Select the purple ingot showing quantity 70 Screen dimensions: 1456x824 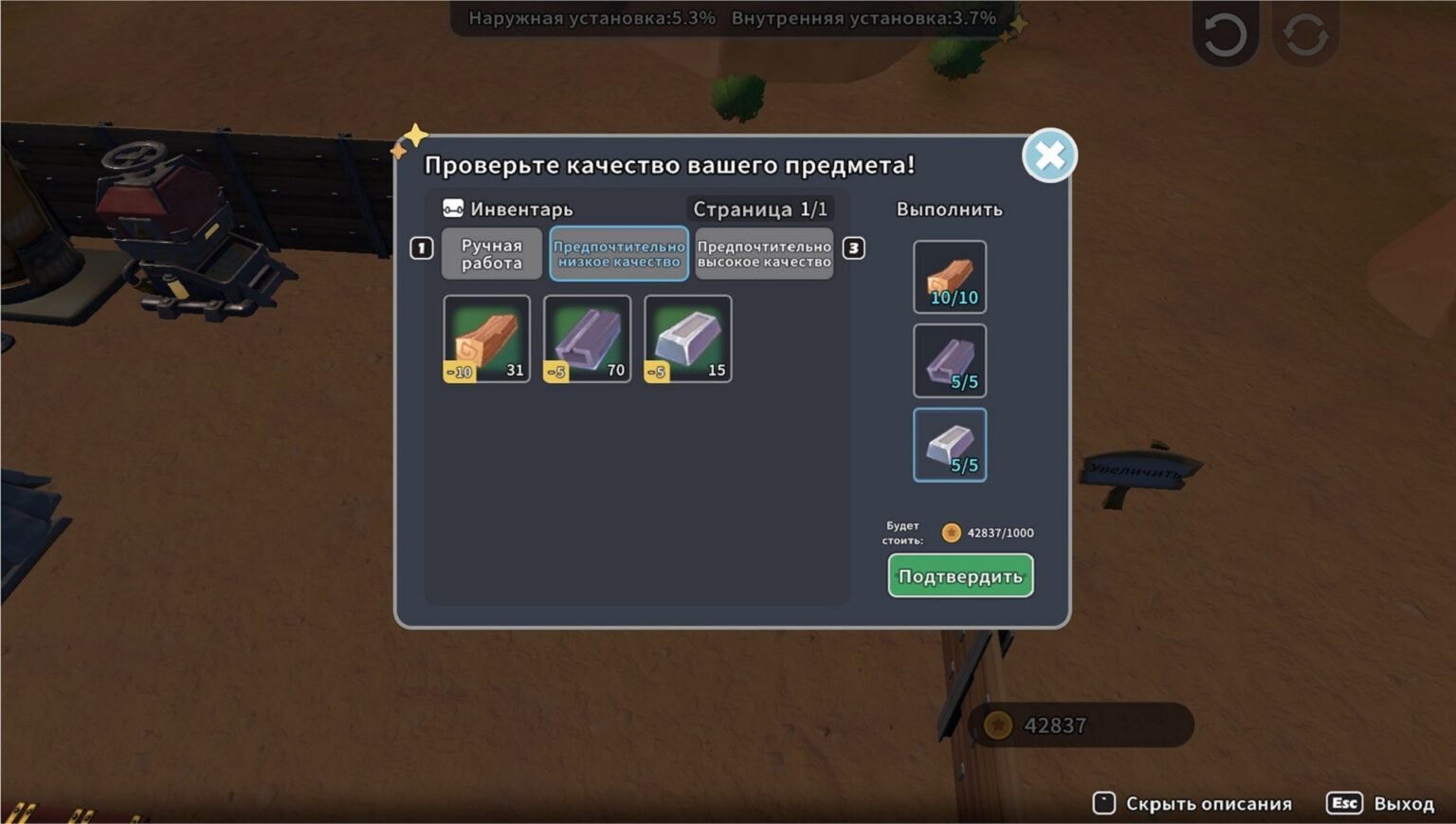click(586, 339)
